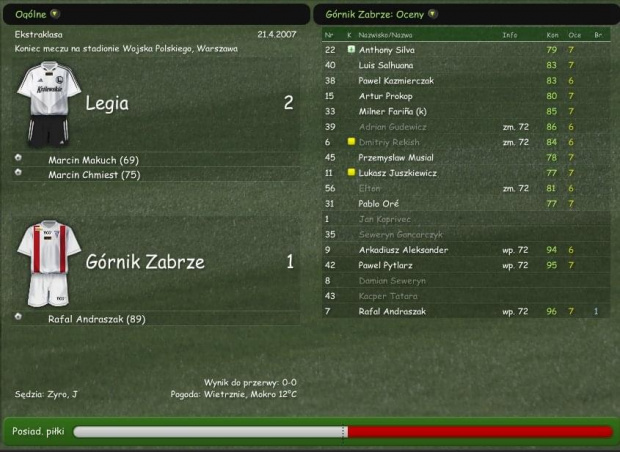The width and height of the screenshot is (620, 452).
Task: Choose Luis Salhuana's player row
Action: tap(388, 65)
